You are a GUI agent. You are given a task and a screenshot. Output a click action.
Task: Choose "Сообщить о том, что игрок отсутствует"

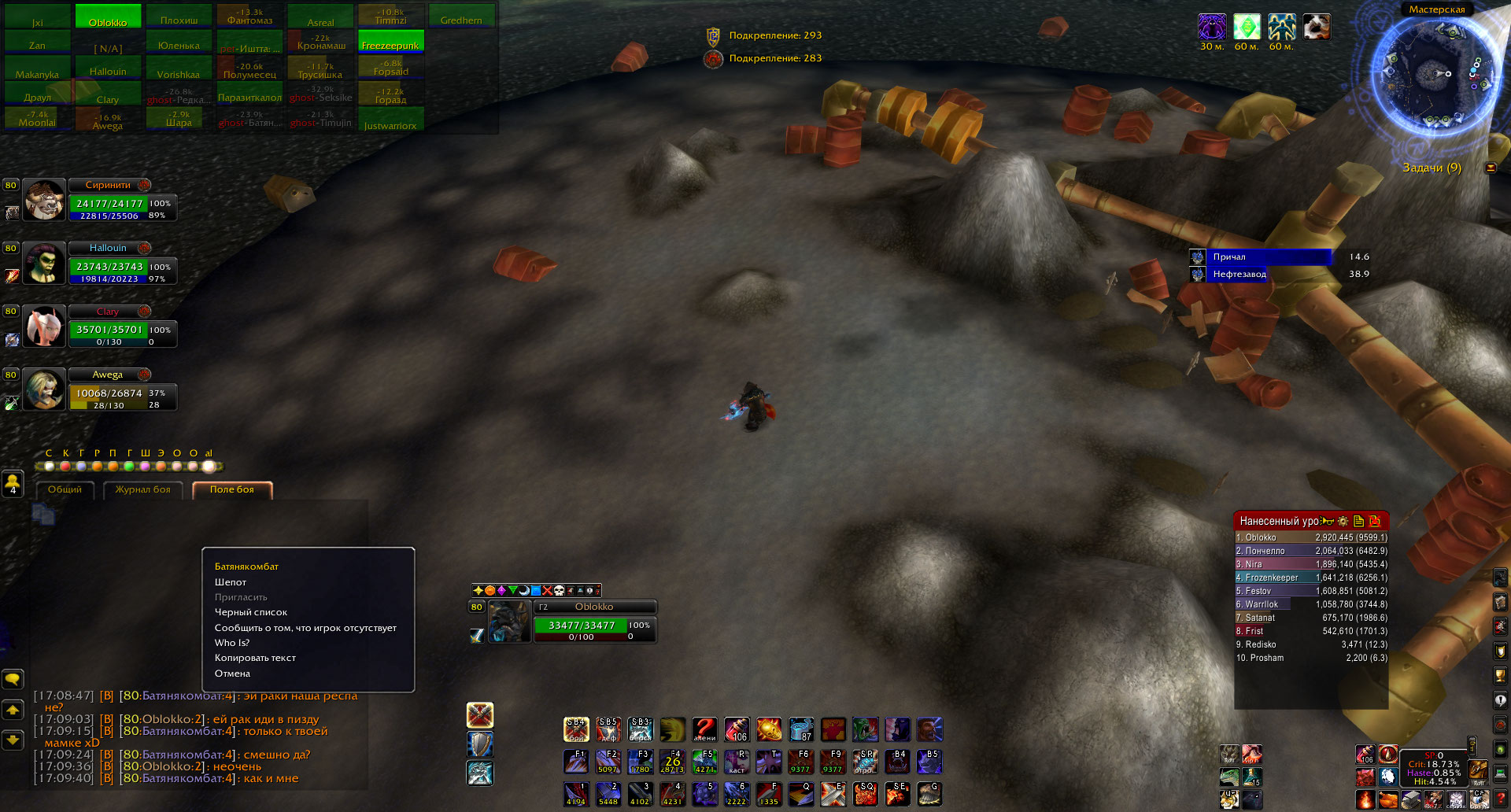305,628
